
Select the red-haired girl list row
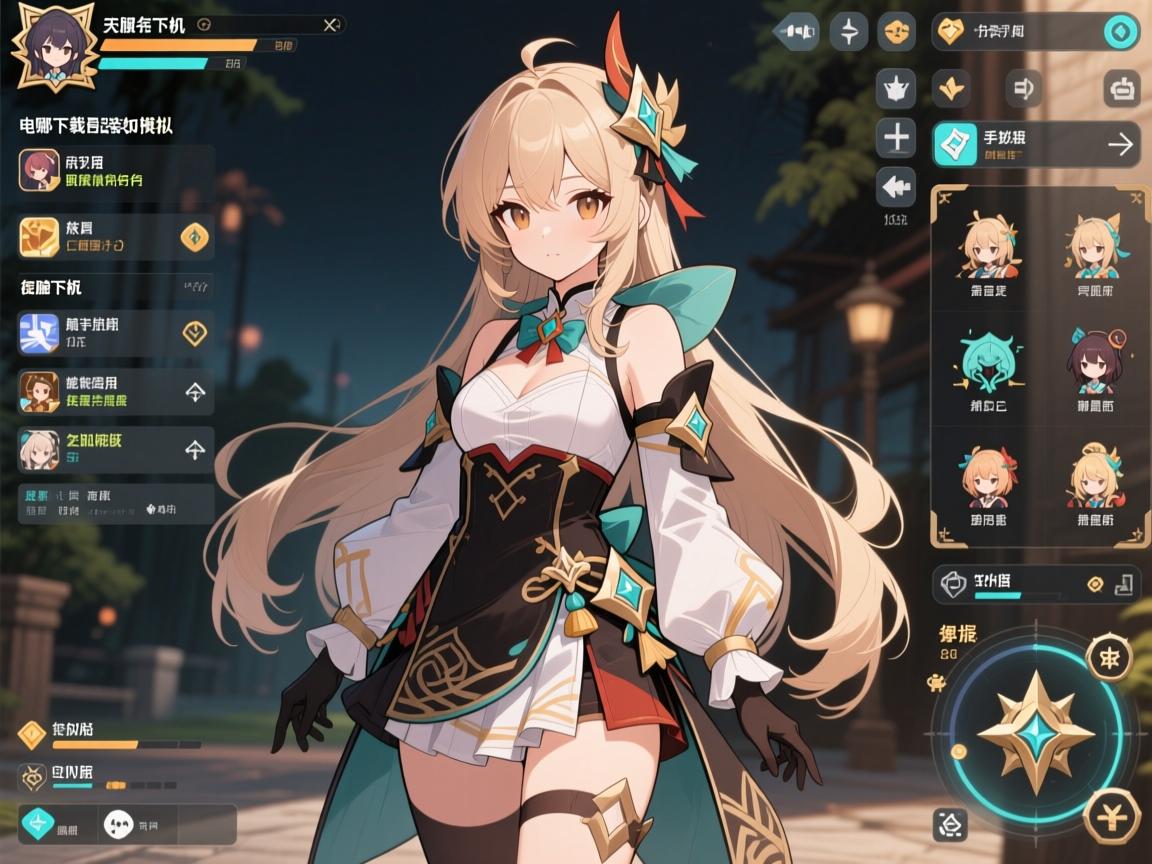pyautogui.click(x=116, y=169)
